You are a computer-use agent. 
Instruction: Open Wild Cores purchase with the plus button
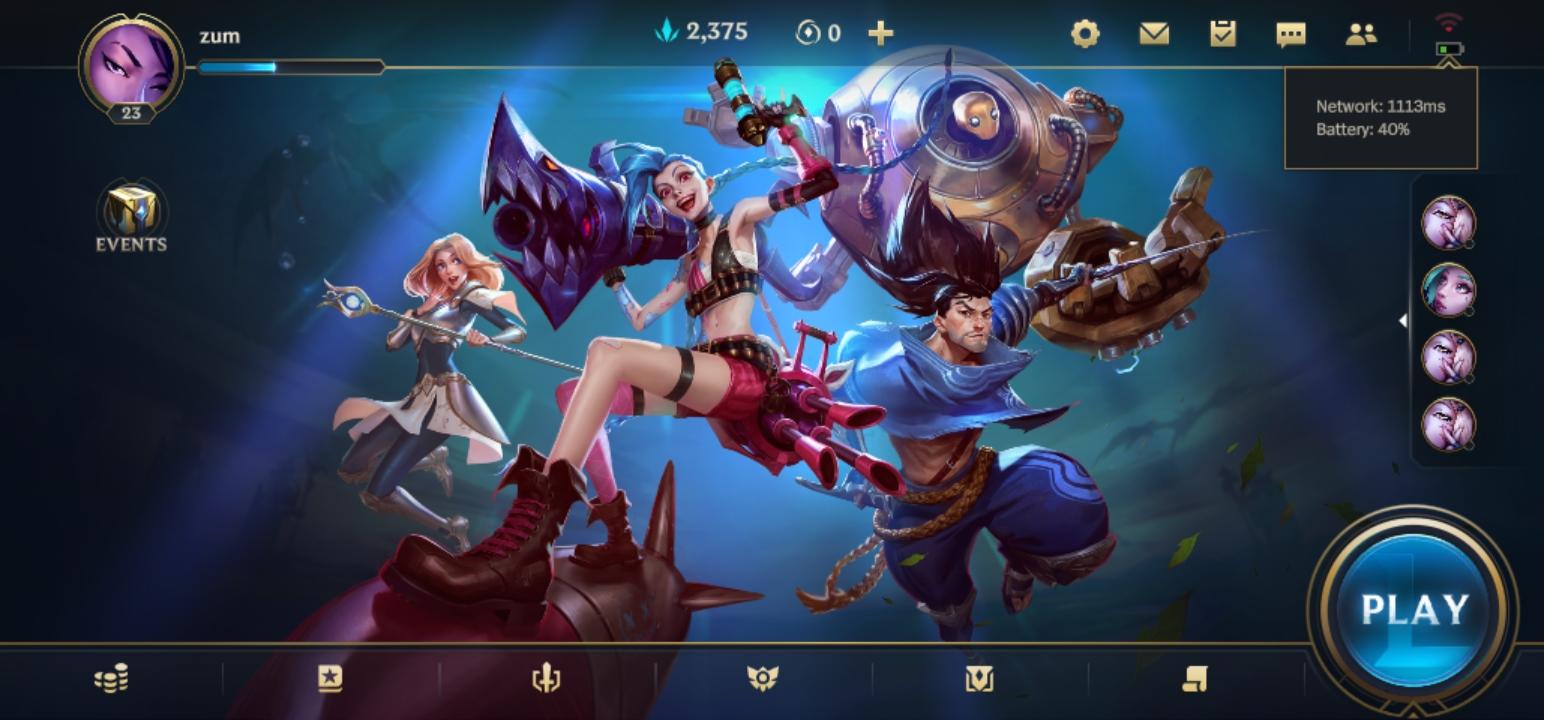(880, 32)
